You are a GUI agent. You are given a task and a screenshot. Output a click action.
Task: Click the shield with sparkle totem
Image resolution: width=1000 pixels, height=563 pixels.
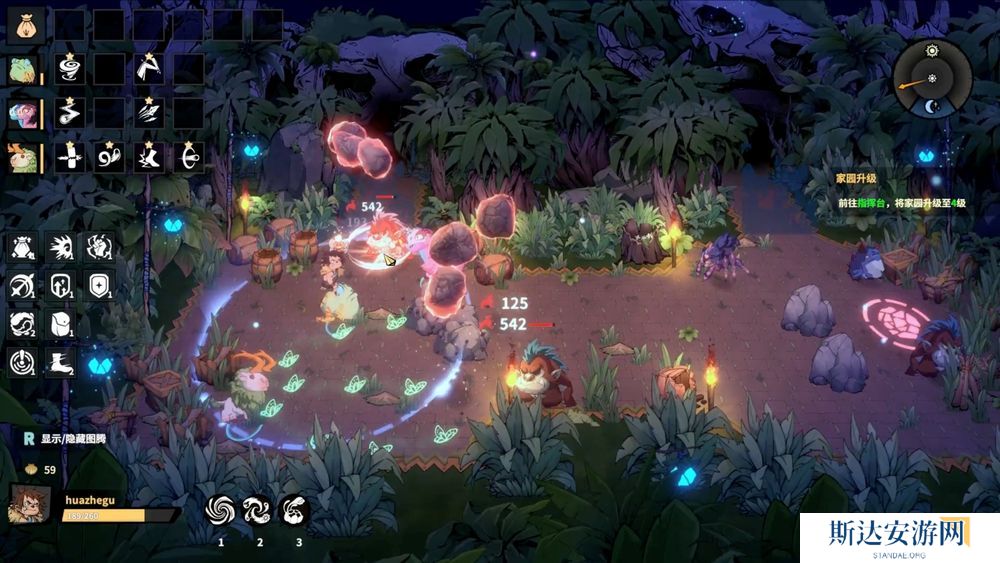[x=97, y=285]
